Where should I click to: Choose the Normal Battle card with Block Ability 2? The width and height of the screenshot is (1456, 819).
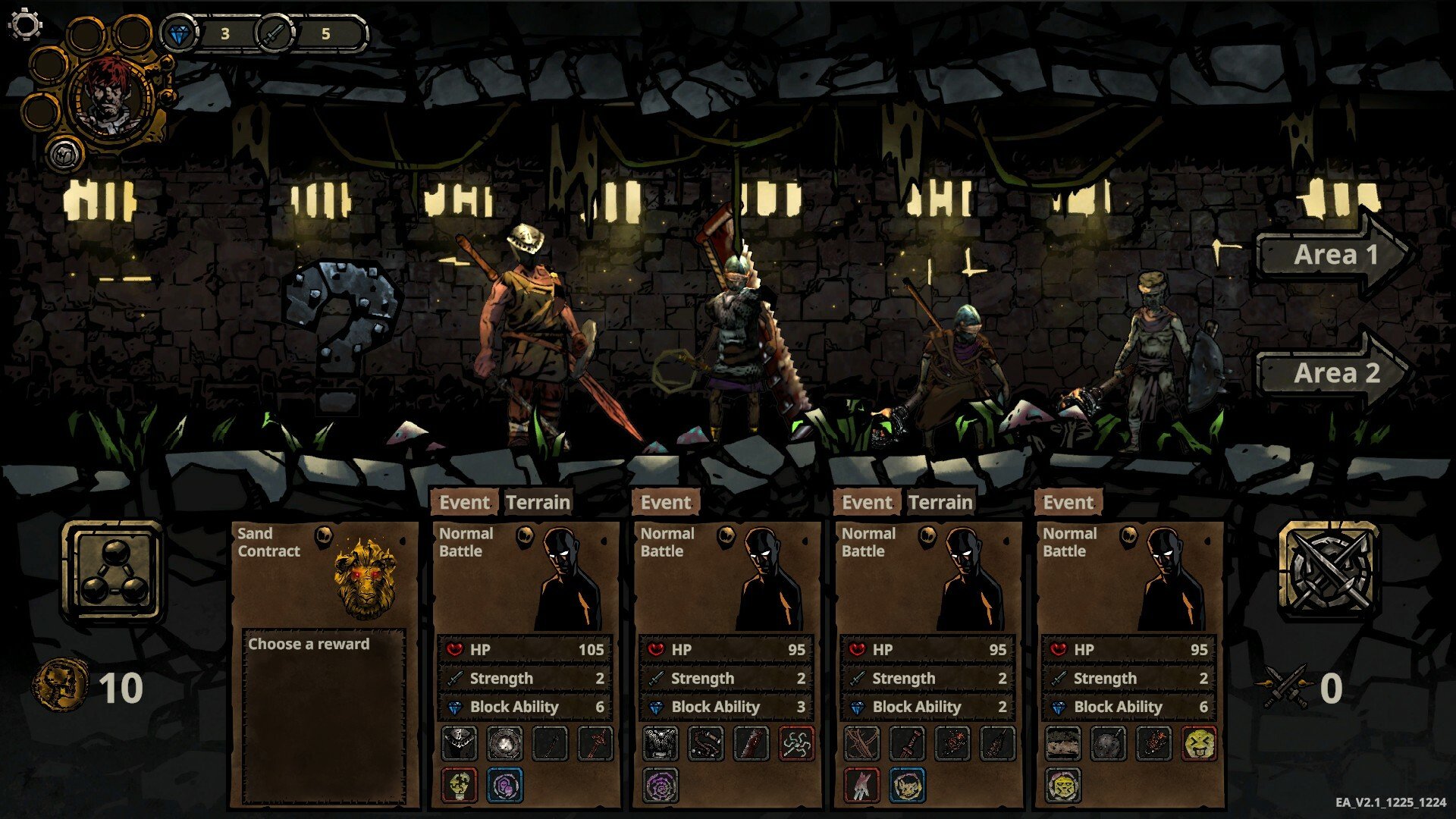[x=927, y=584]
